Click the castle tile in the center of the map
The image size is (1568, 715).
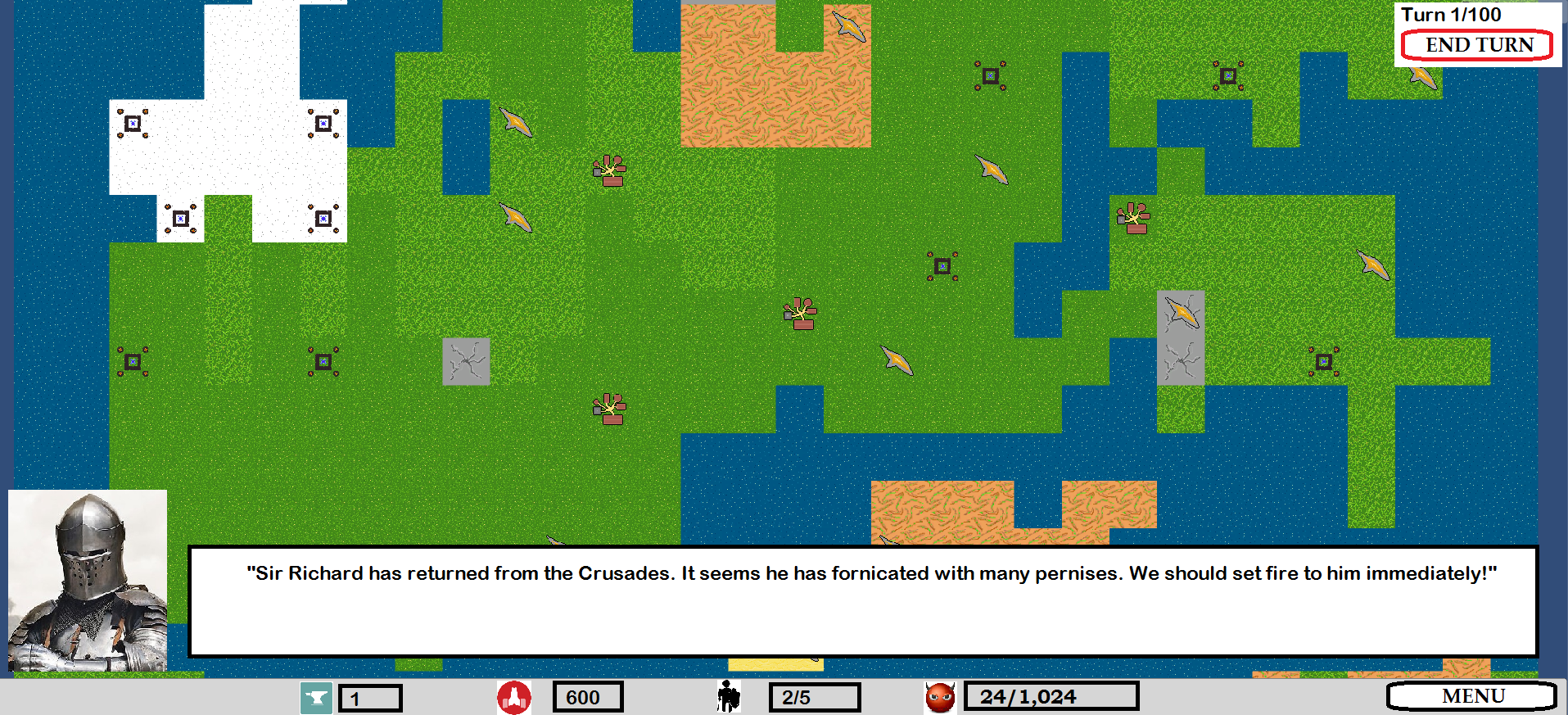click(942, 265)
